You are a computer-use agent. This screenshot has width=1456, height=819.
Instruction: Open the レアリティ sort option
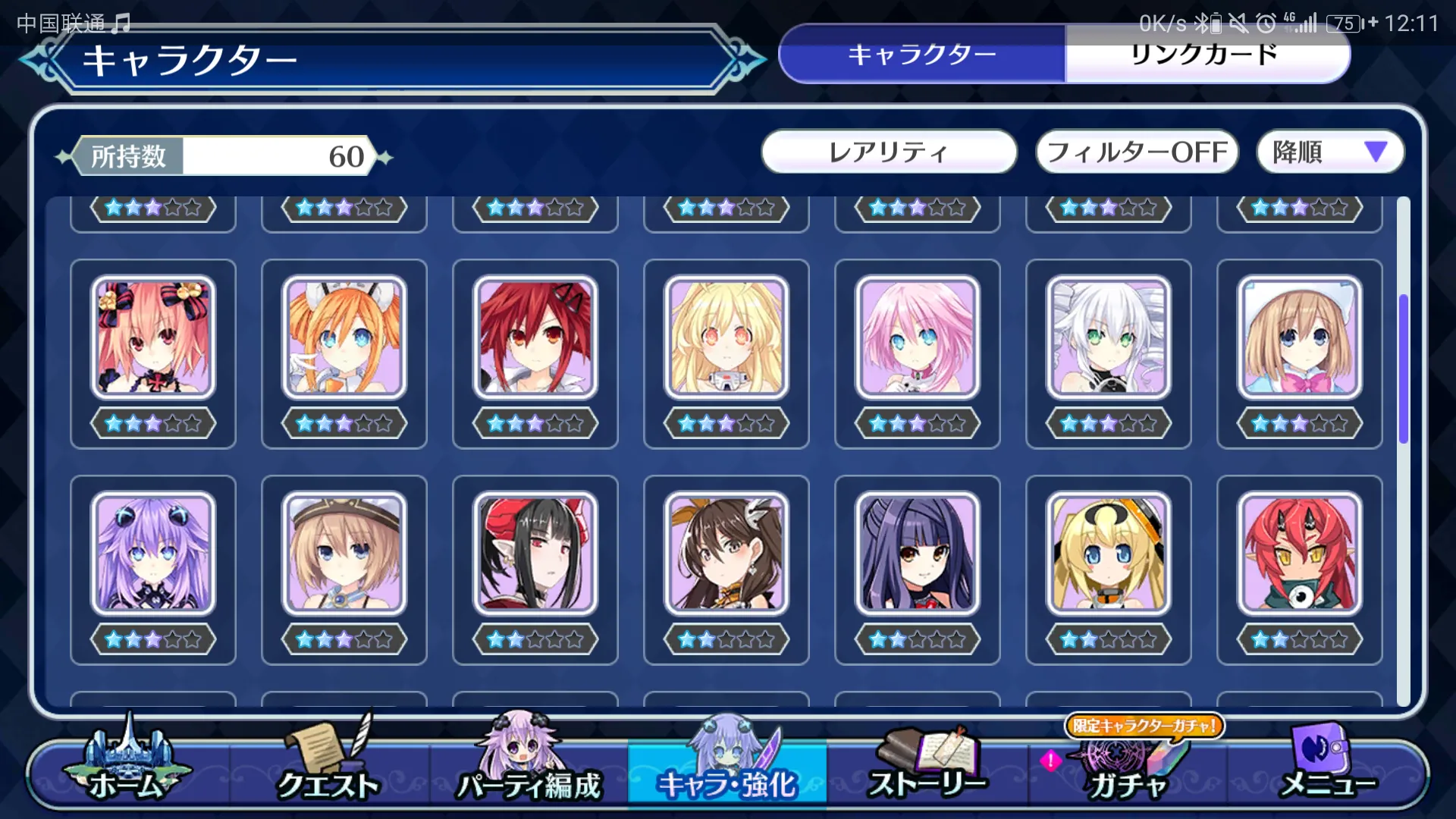click(x=889, y=152)
